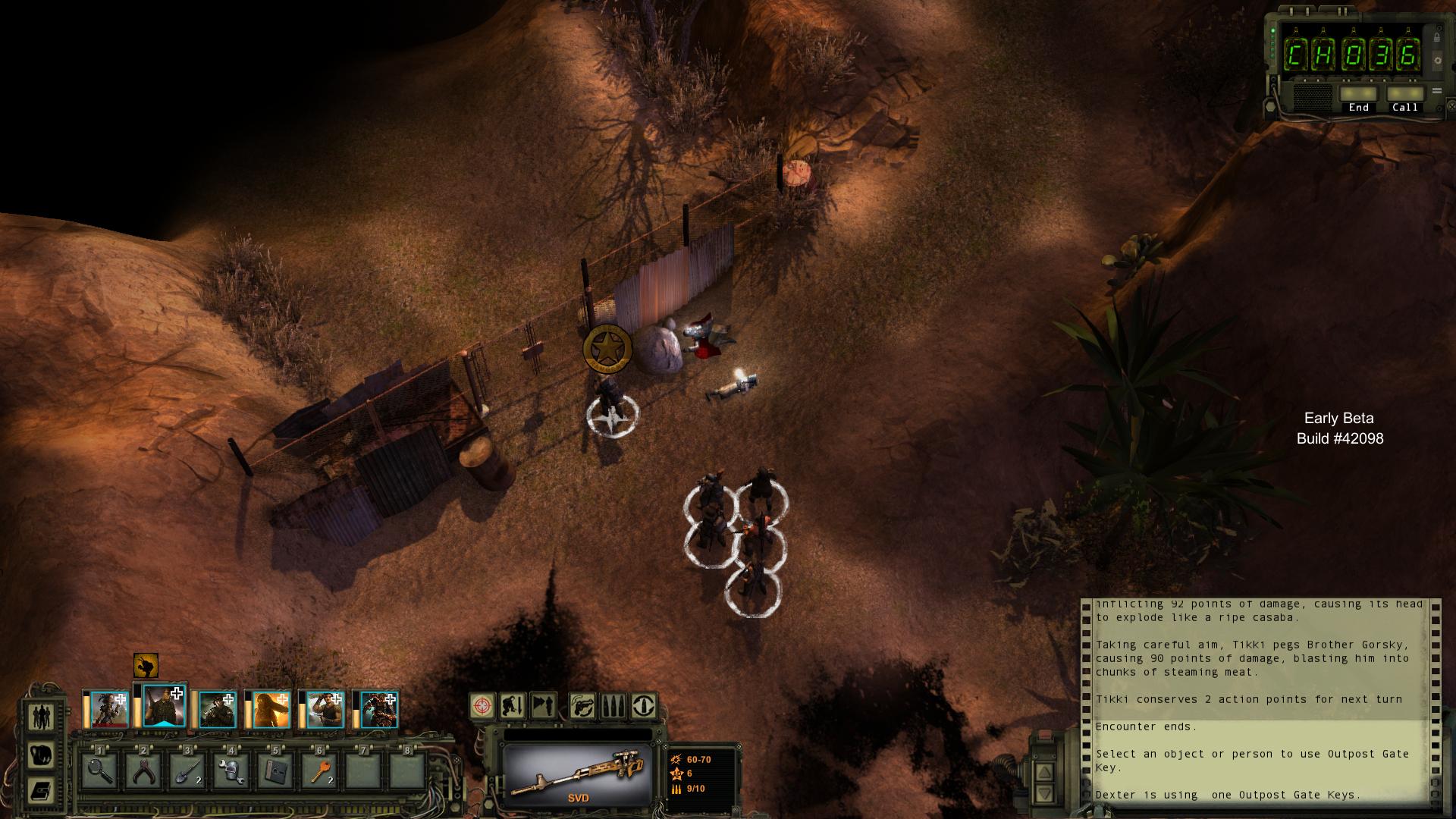
Task: Click the message log's down arrow
Action: click(1044, 794)
